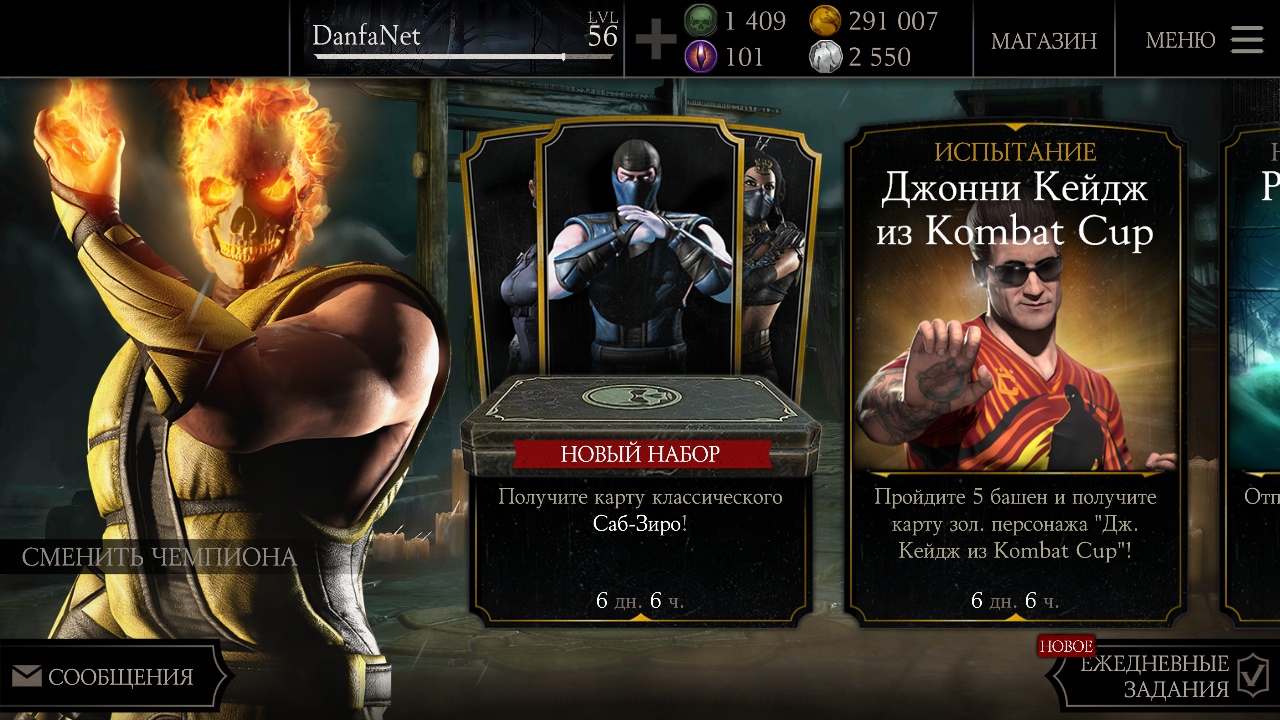Open the Сообщения messages inbox
The image size is (1280, 720).
click(112, 677)
